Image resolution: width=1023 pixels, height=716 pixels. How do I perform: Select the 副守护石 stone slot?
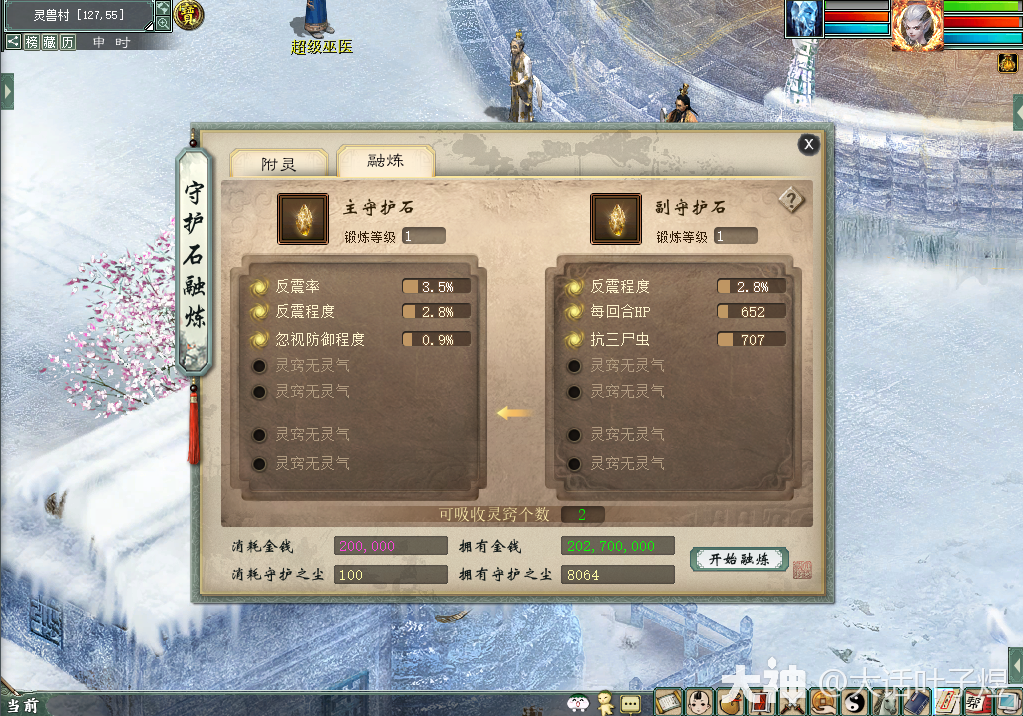pos(616,219)
